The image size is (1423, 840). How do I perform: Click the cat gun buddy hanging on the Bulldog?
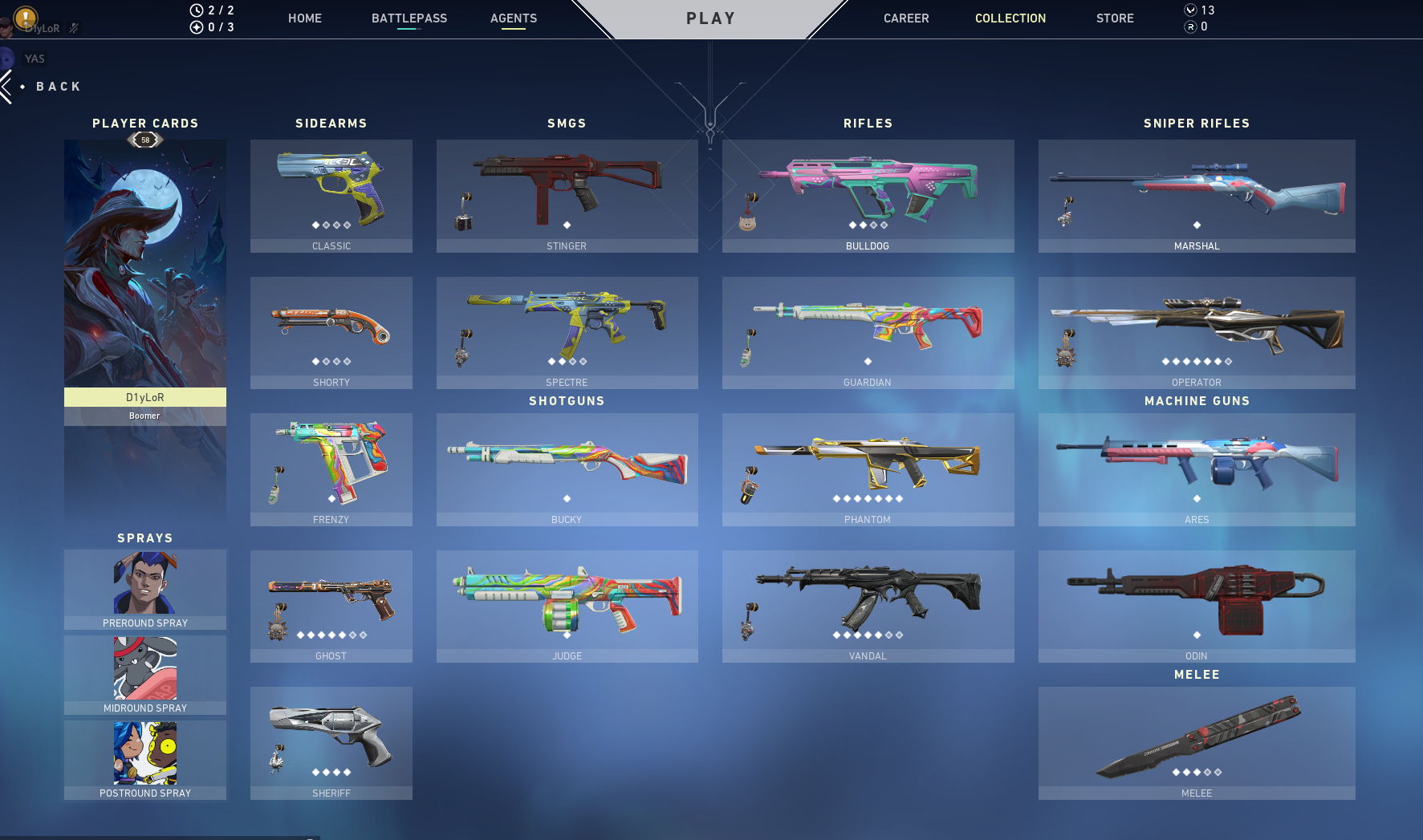750,225
